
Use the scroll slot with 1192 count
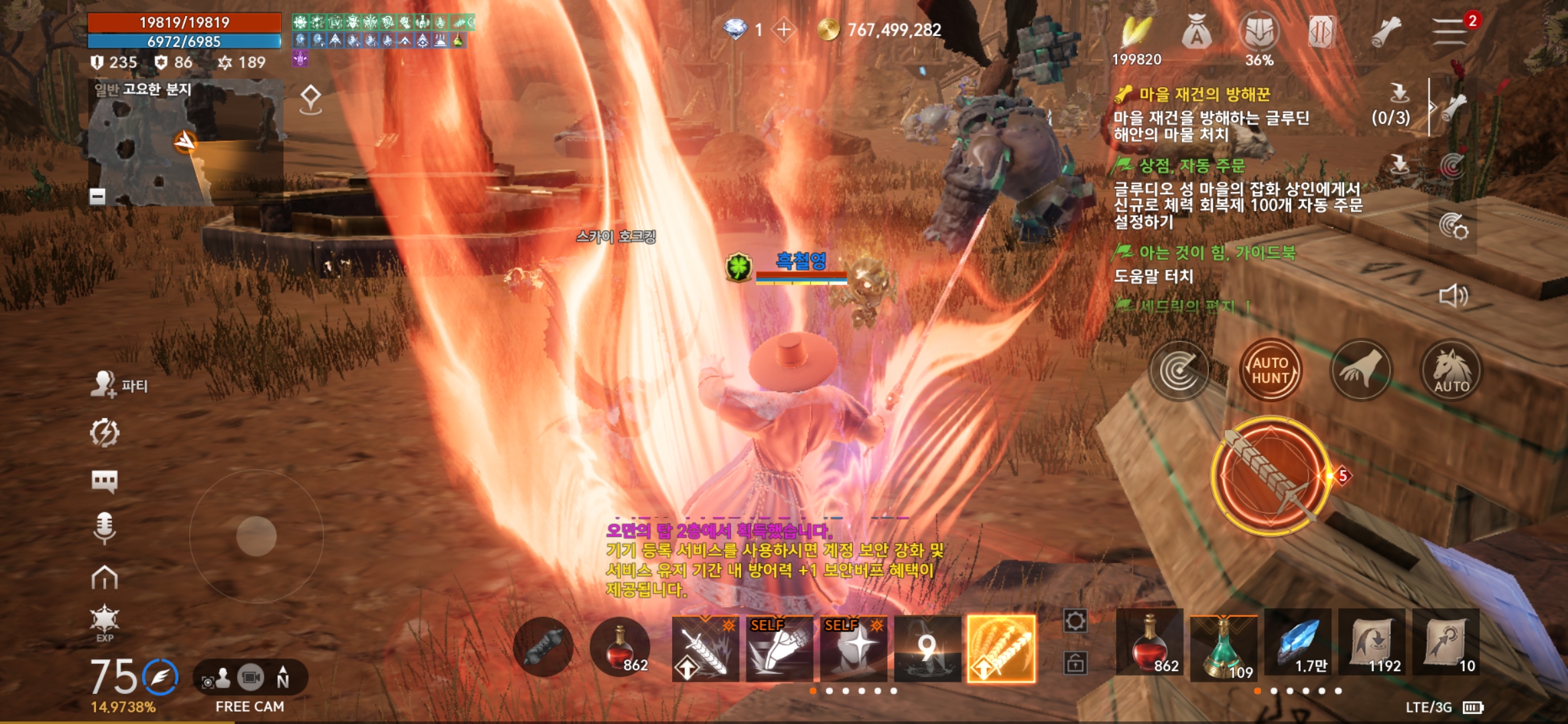[x=1372, y=644]
